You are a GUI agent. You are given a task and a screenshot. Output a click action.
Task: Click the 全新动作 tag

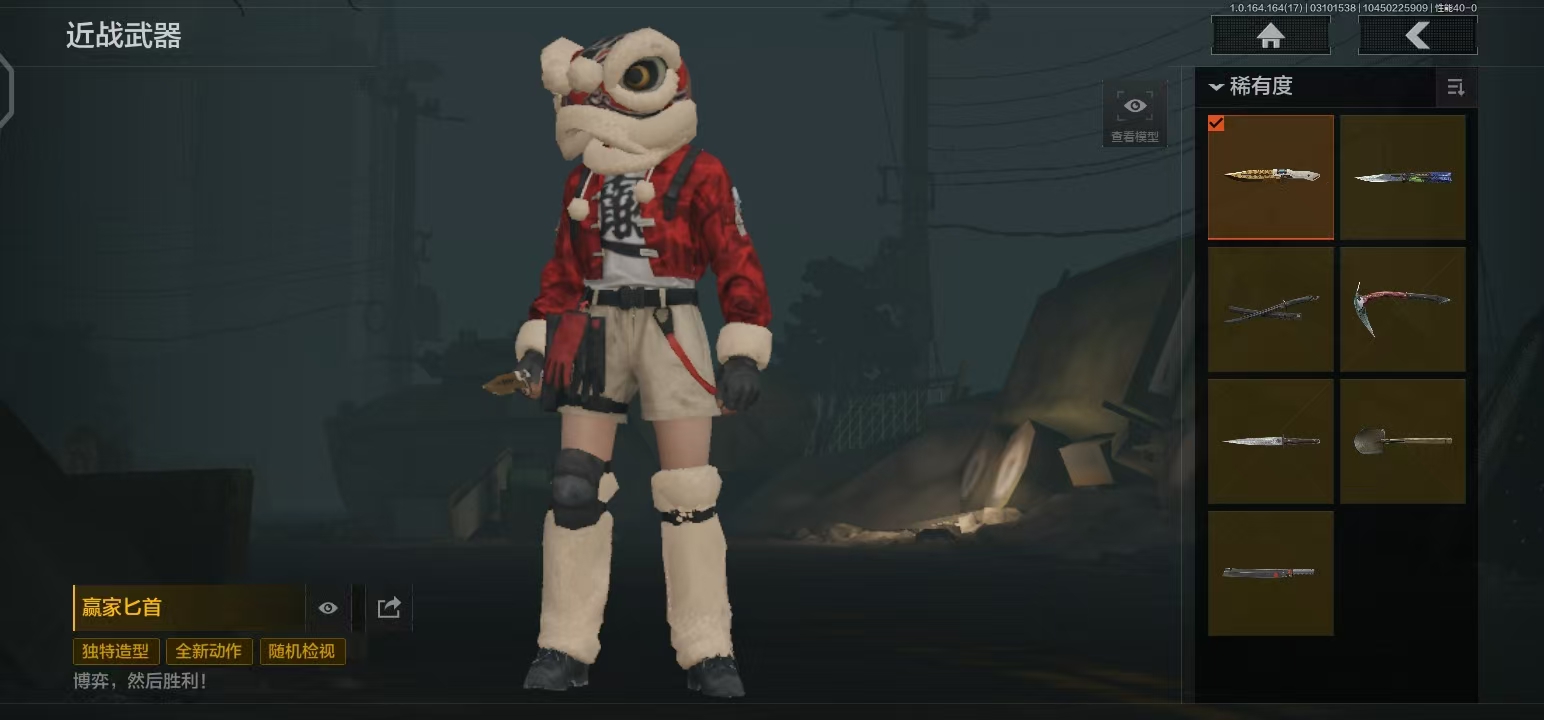pos(209,652)
